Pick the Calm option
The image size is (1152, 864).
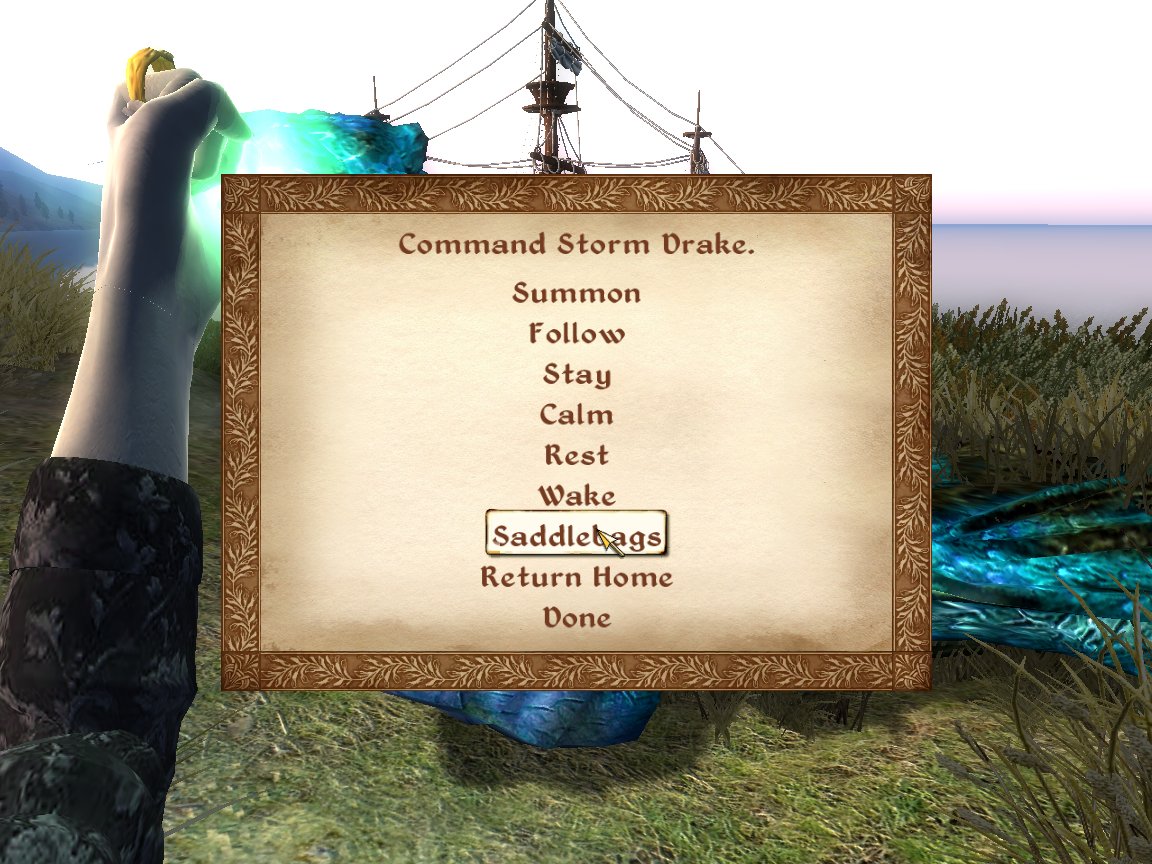[x=576, y=414]
